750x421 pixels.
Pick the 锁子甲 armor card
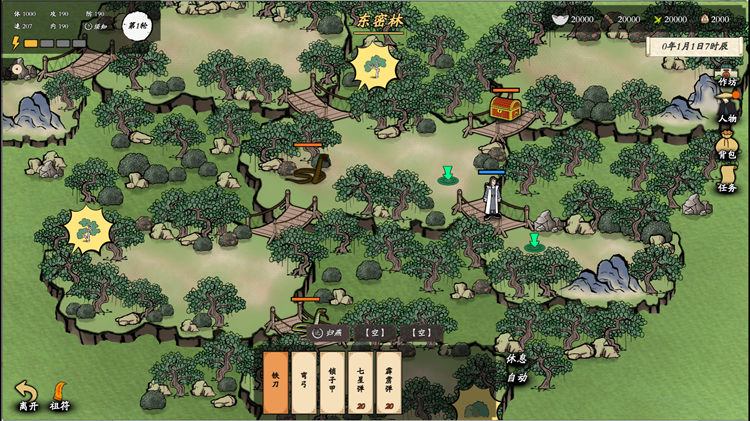[x=332, y=382]
